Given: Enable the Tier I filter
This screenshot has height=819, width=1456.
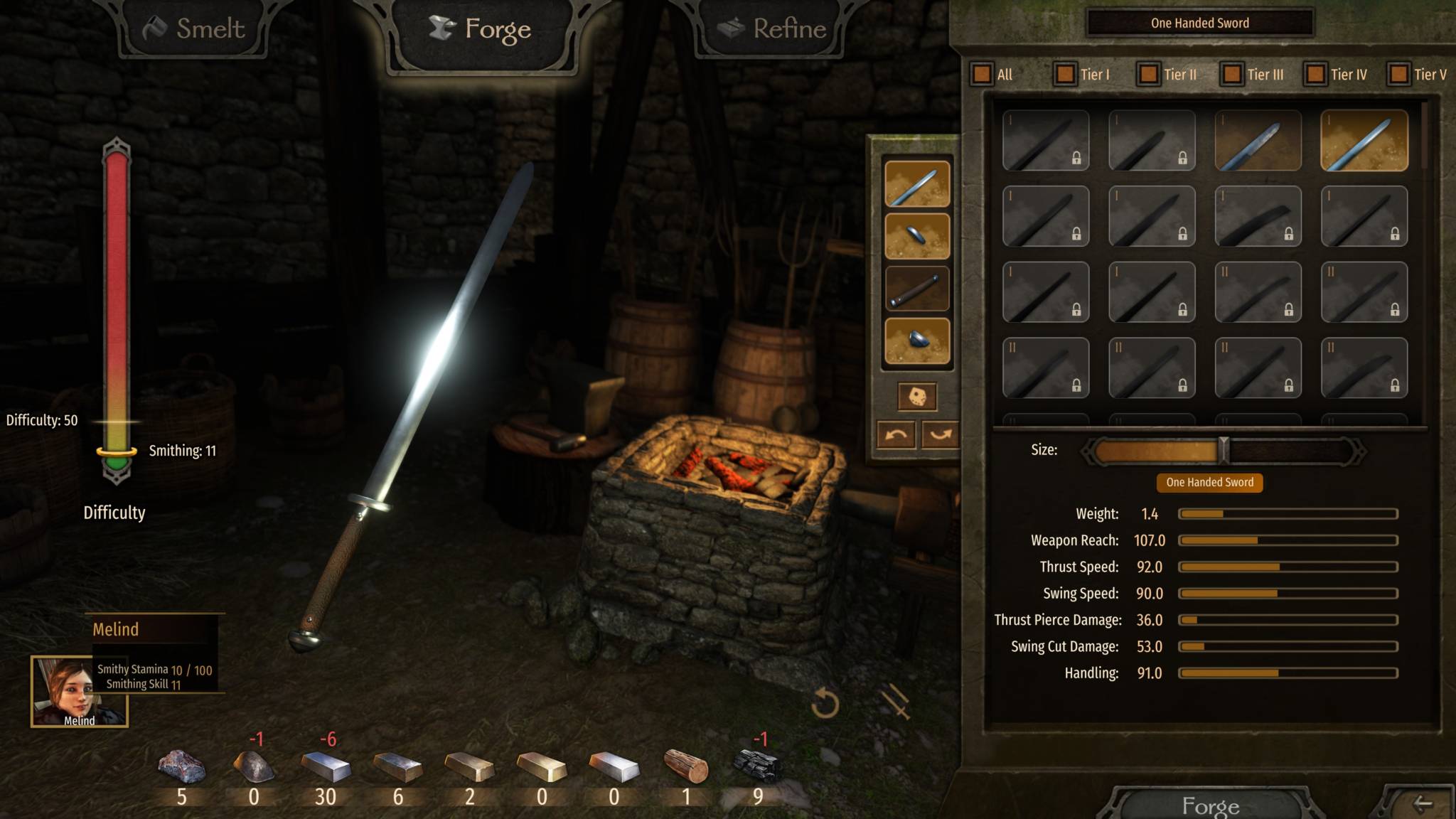Looking at the screenshot, I should click(1065, 74).
